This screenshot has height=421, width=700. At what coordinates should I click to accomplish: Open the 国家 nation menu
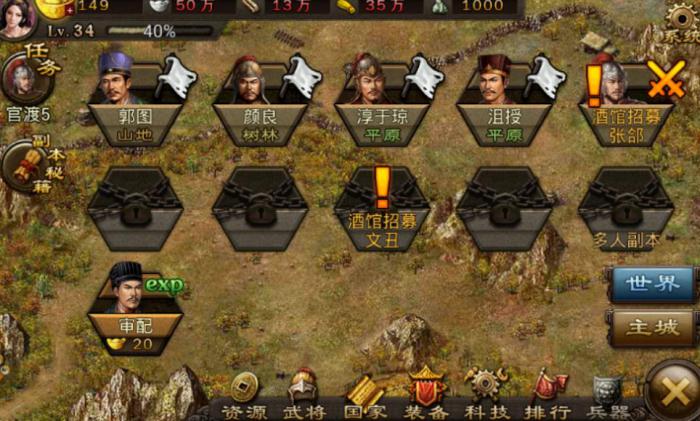364,395
